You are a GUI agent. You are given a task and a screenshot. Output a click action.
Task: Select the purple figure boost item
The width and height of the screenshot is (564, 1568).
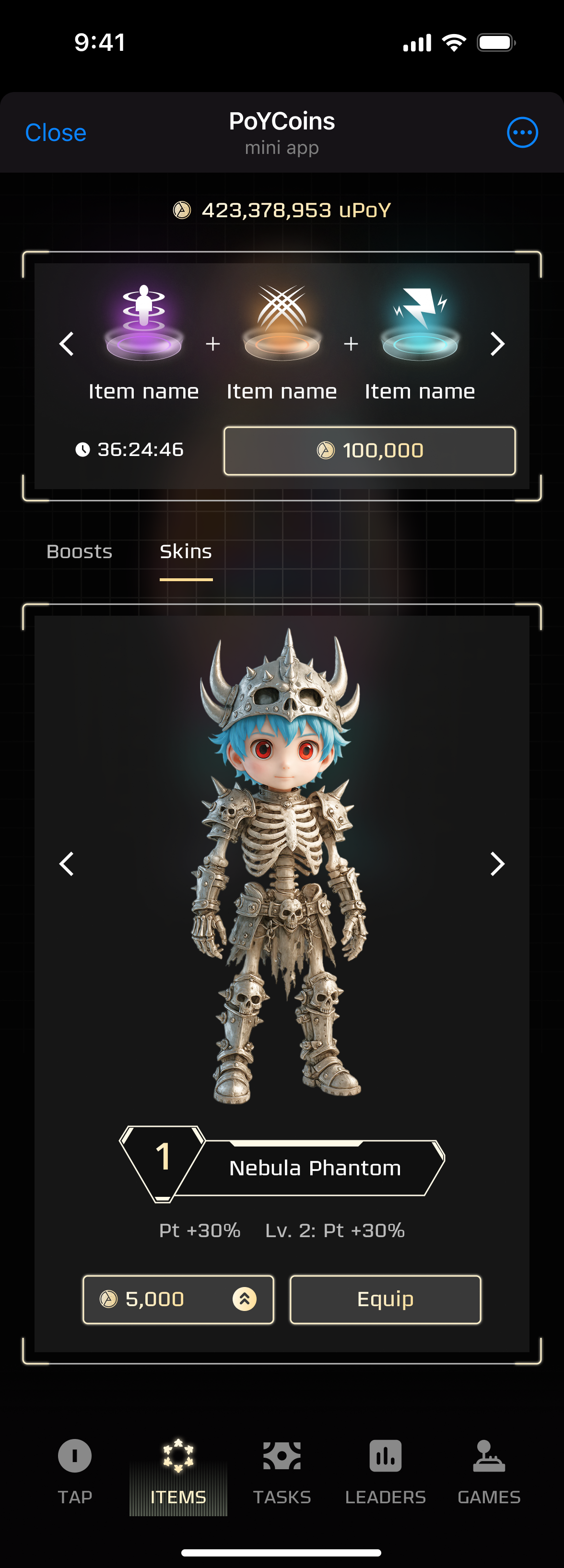pyautogui.click(x=144, y=323)
